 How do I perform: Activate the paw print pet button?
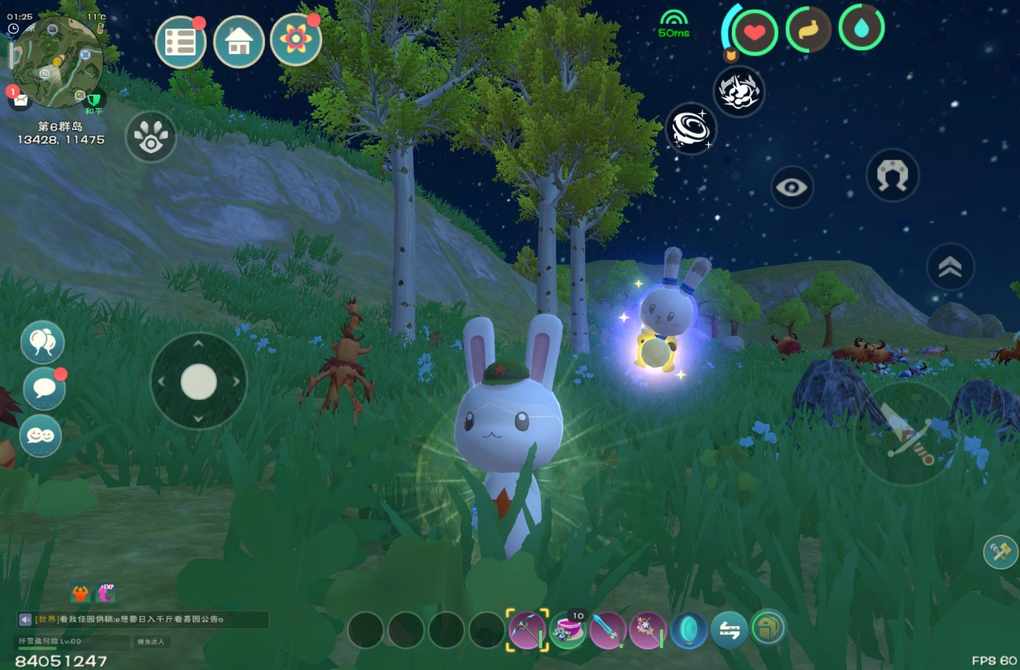point(151,137)
